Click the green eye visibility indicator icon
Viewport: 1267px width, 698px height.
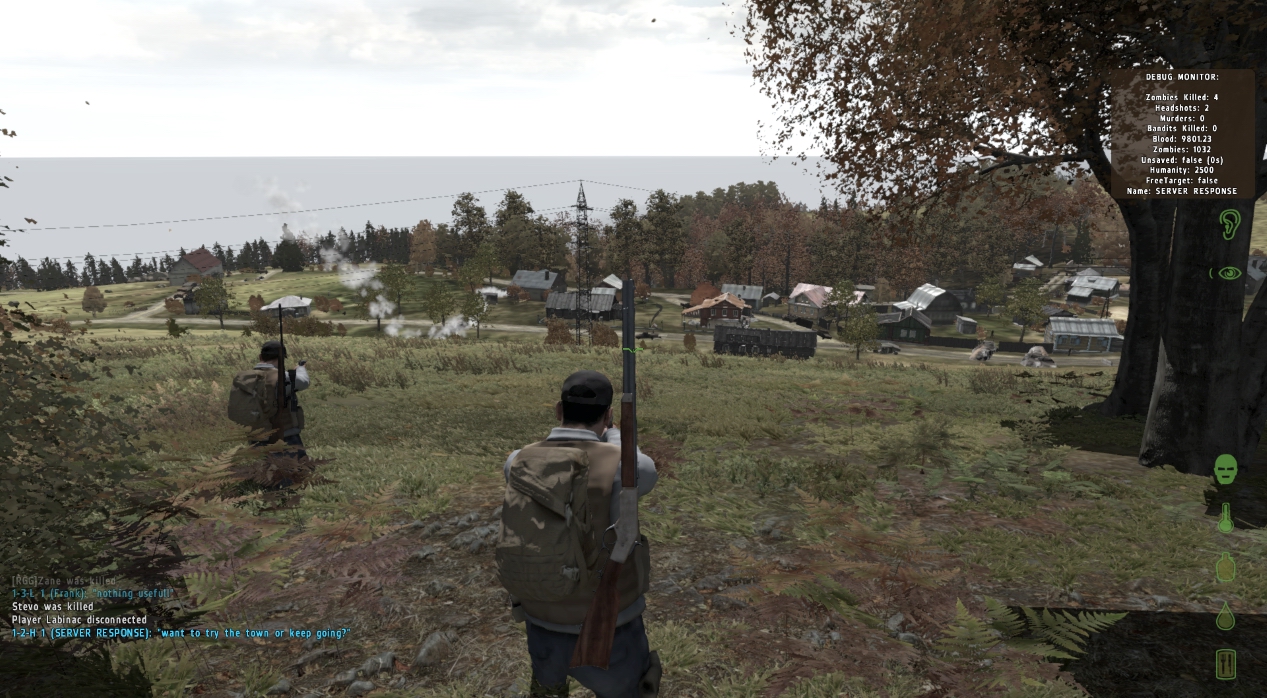click(x=1227, y=273)
